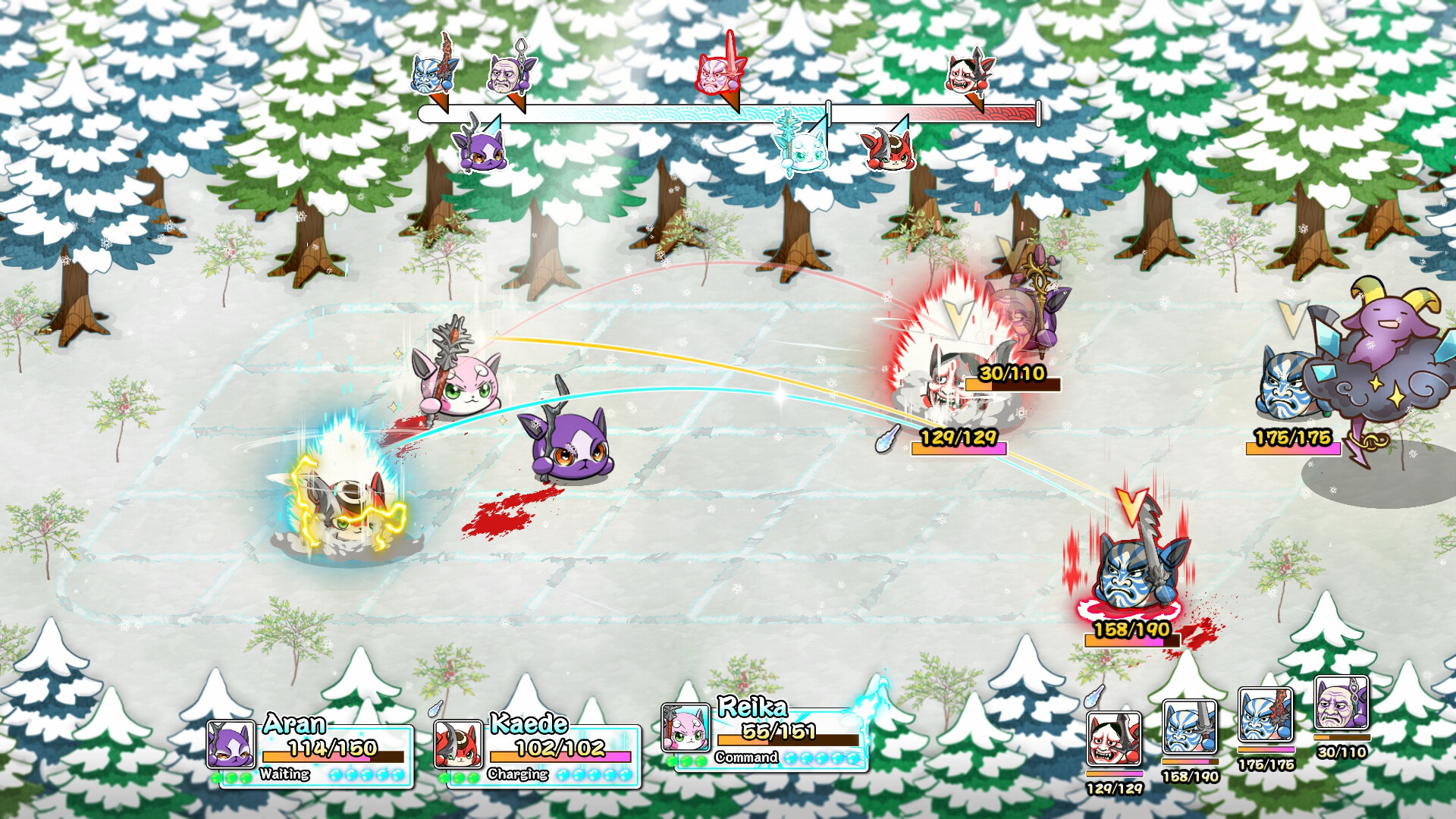Select the red beast icon under the turn order bar
The width and height of the screenshot is (1456, 819).
(891, 148)
